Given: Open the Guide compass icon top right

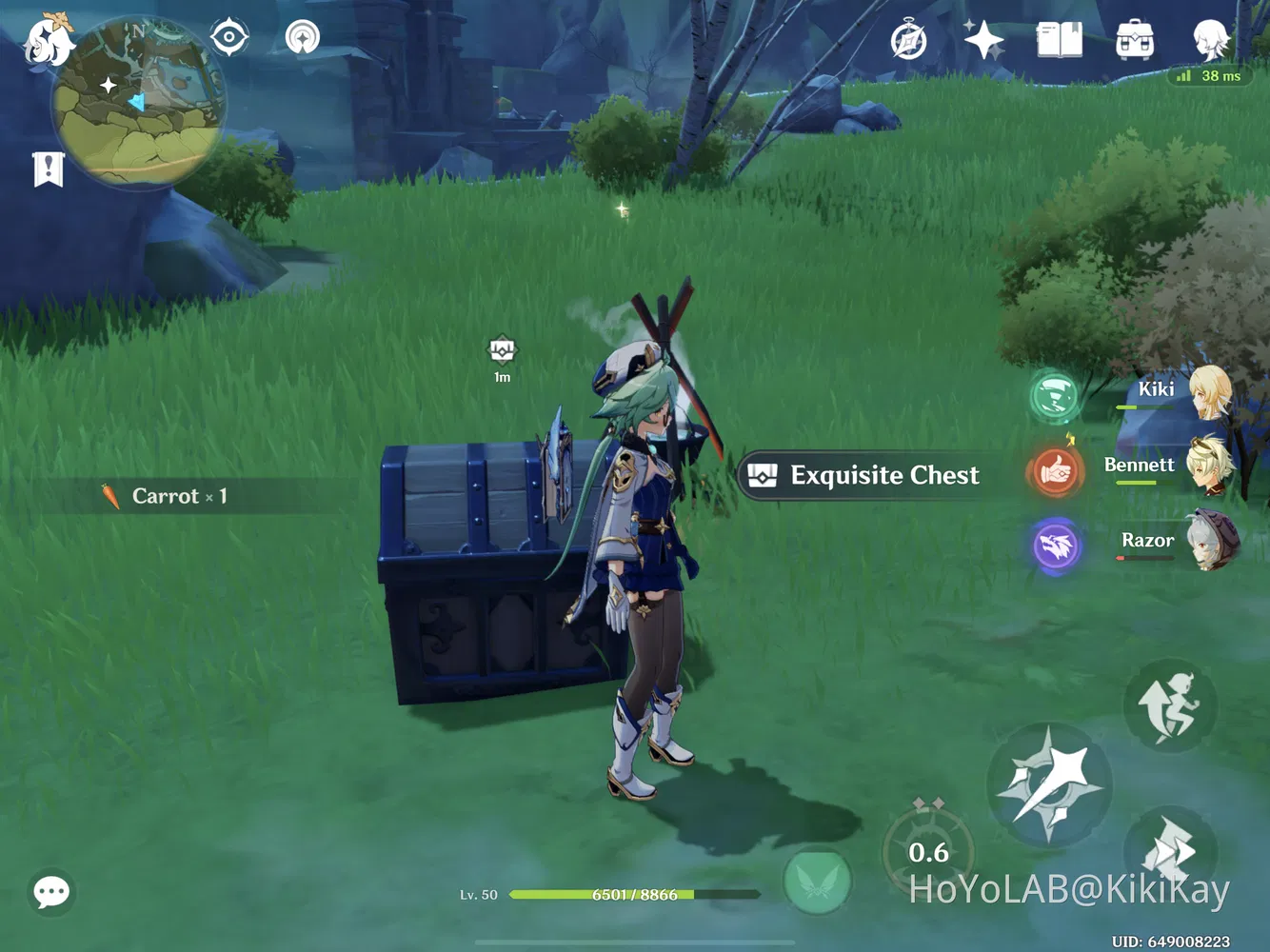Looking at the screenshot, I should tap(907, 40).
